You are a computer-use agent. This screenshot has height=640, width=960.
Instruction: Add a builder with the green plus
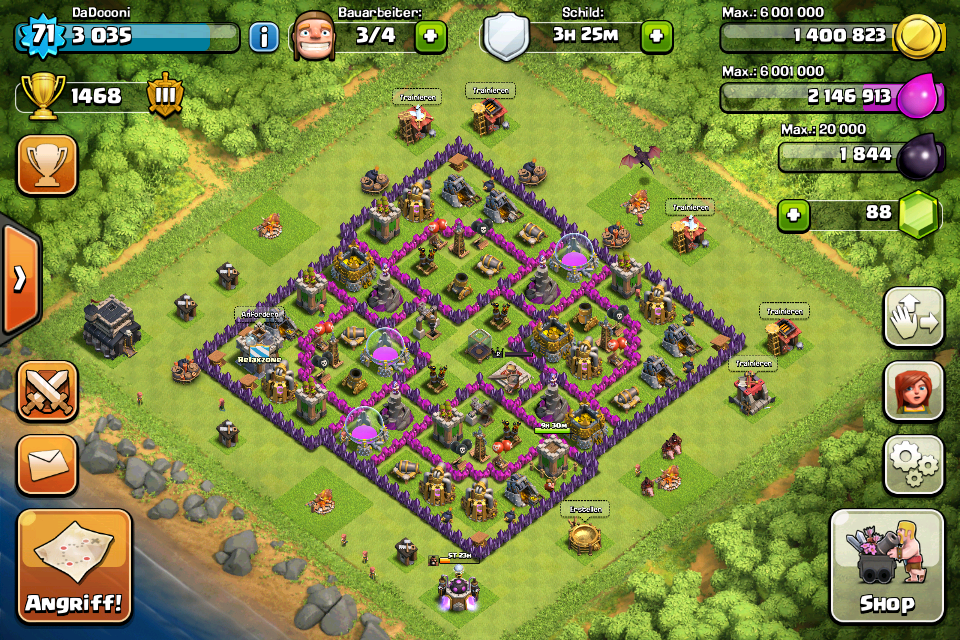pos(431,37)
